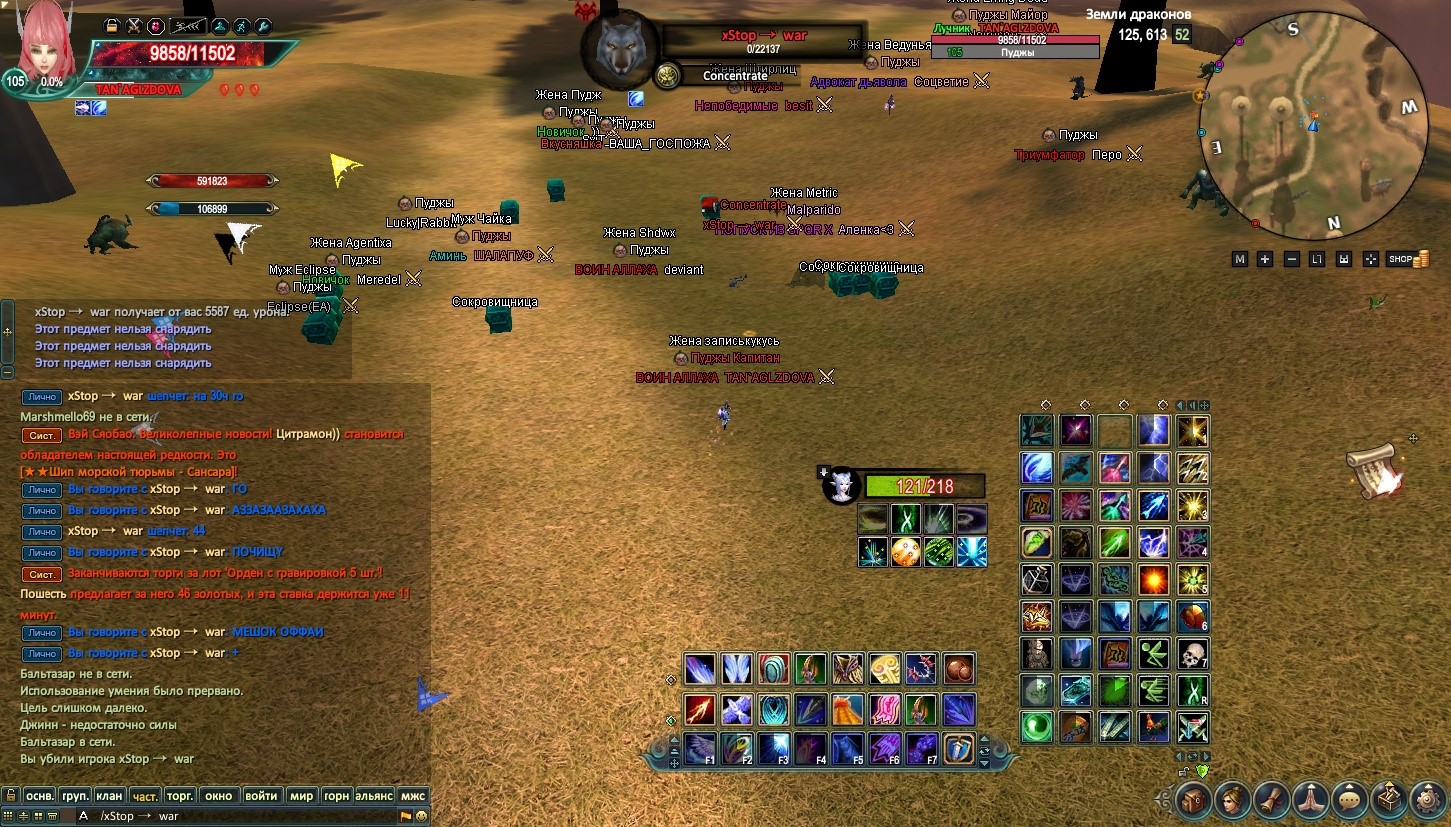Screen dimensions: 1451x827
Task: Open the quest scroll menu icon
Action: point(1272,801)
